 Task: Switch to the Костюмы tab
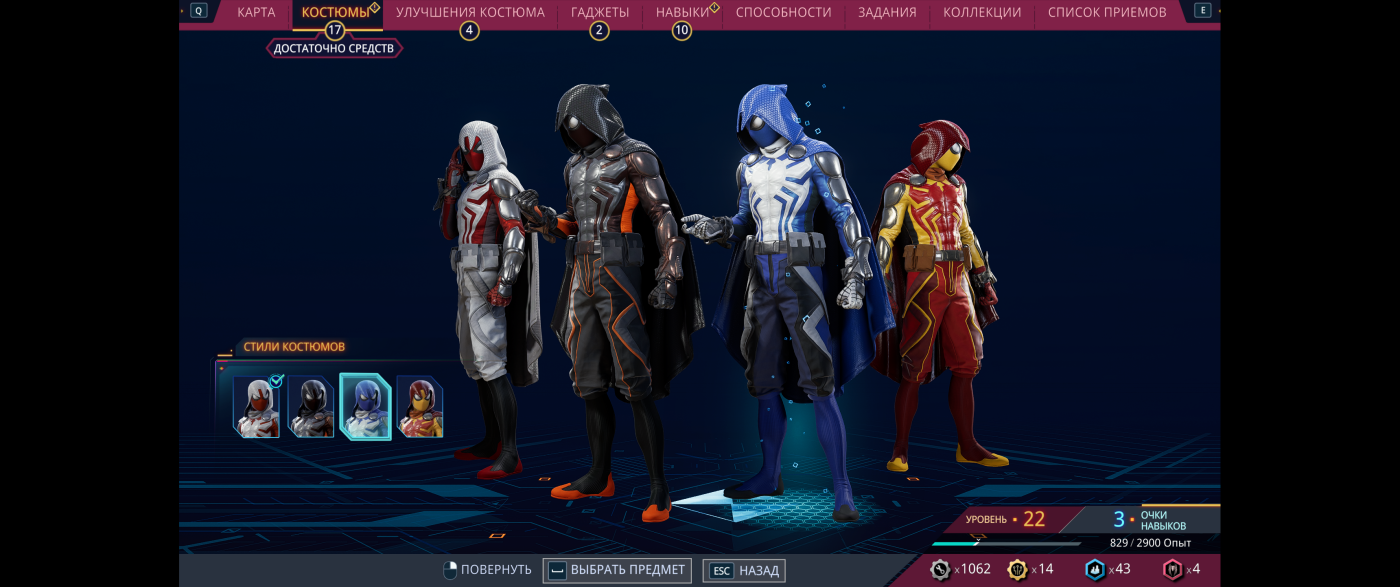click(x=335, y=13)
